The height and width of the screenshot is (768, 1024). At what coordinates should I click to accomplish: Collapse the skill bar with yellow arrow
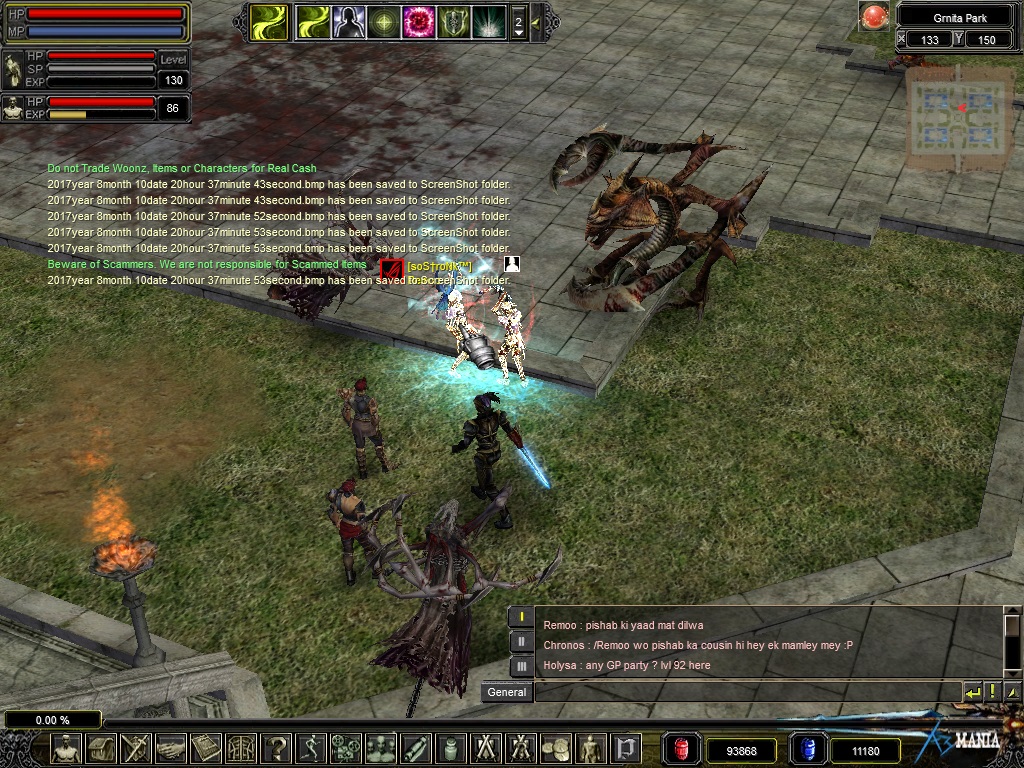click(537, 21)
